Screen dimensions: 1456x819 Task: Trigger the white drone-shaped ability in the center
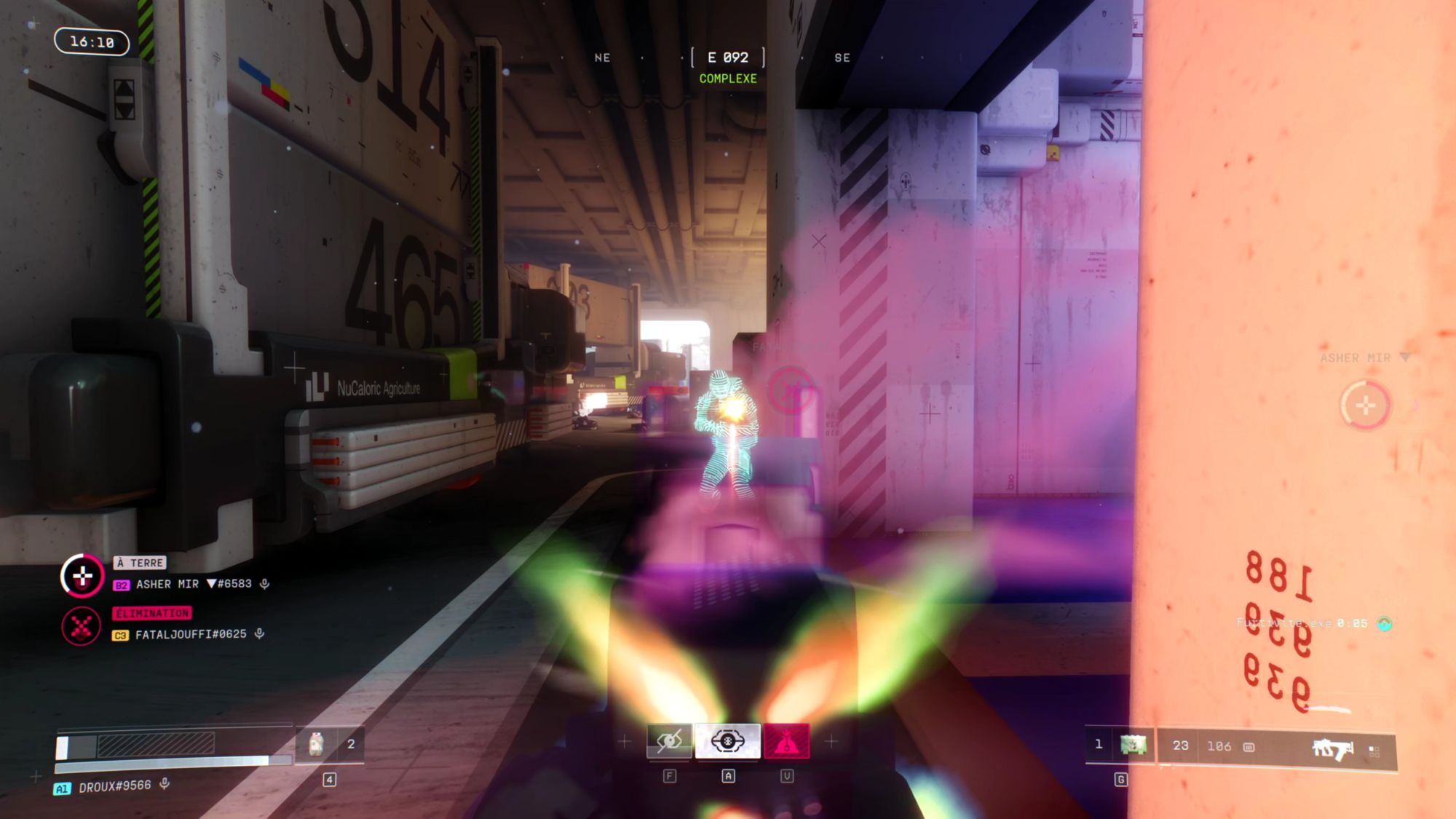[727, 742]
